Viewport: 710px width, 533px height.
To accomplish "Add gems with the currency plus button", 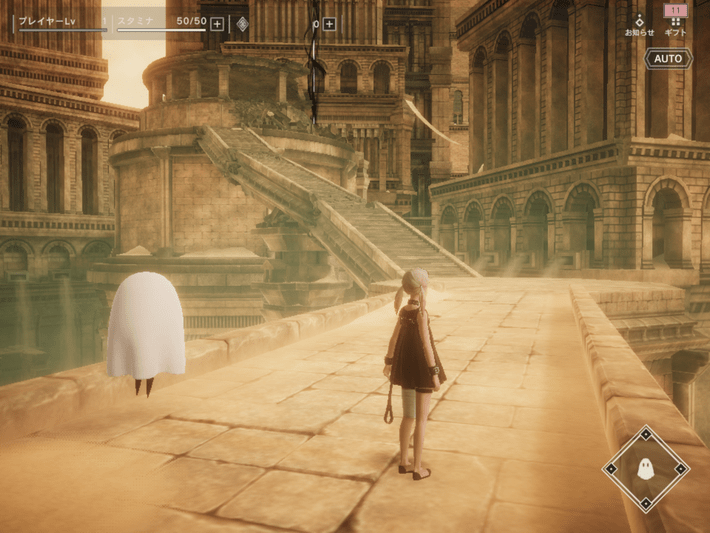I will 329,24.
